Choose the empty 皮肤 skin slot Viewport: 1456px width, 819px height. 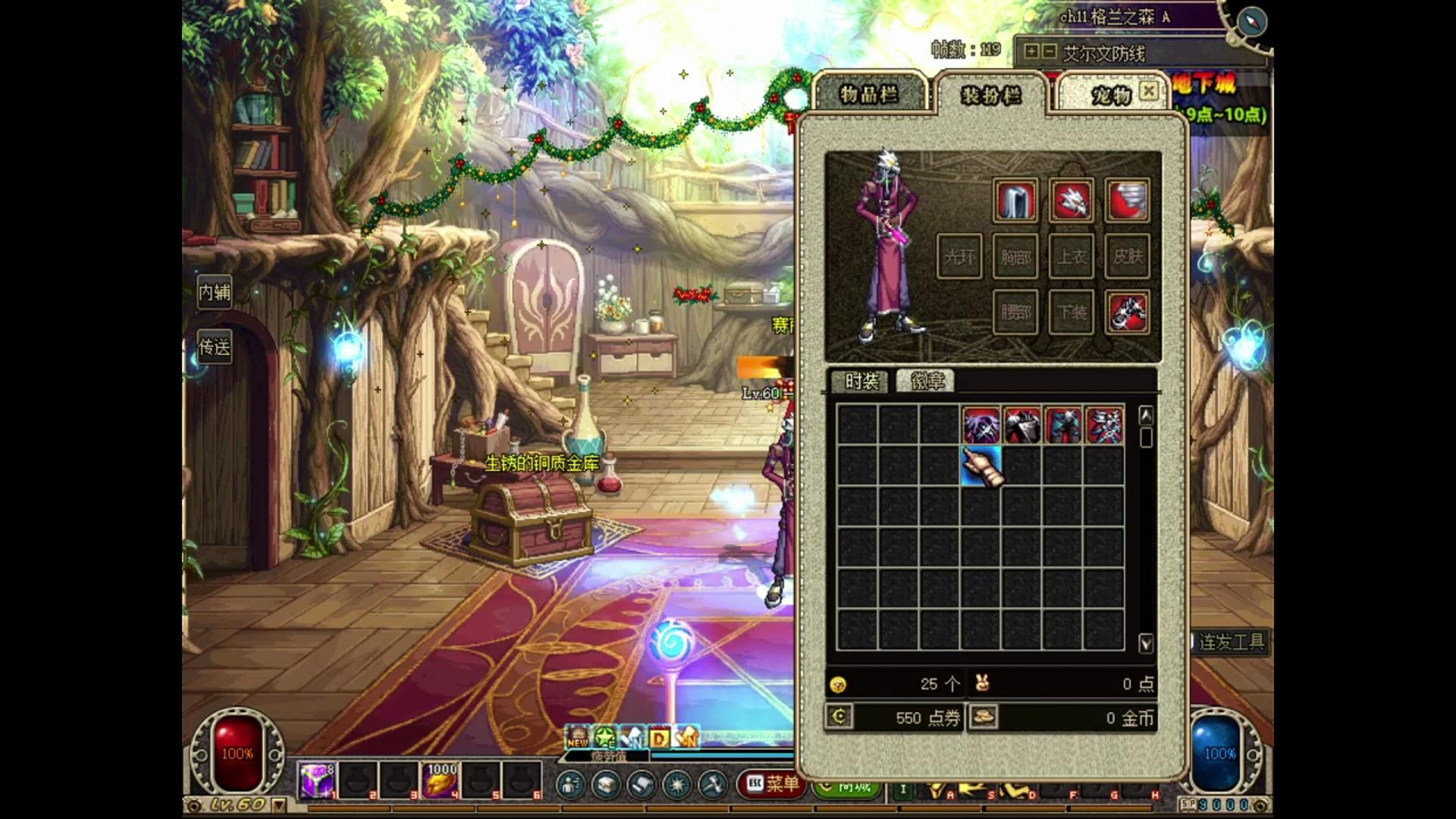tap(1128, 257)
